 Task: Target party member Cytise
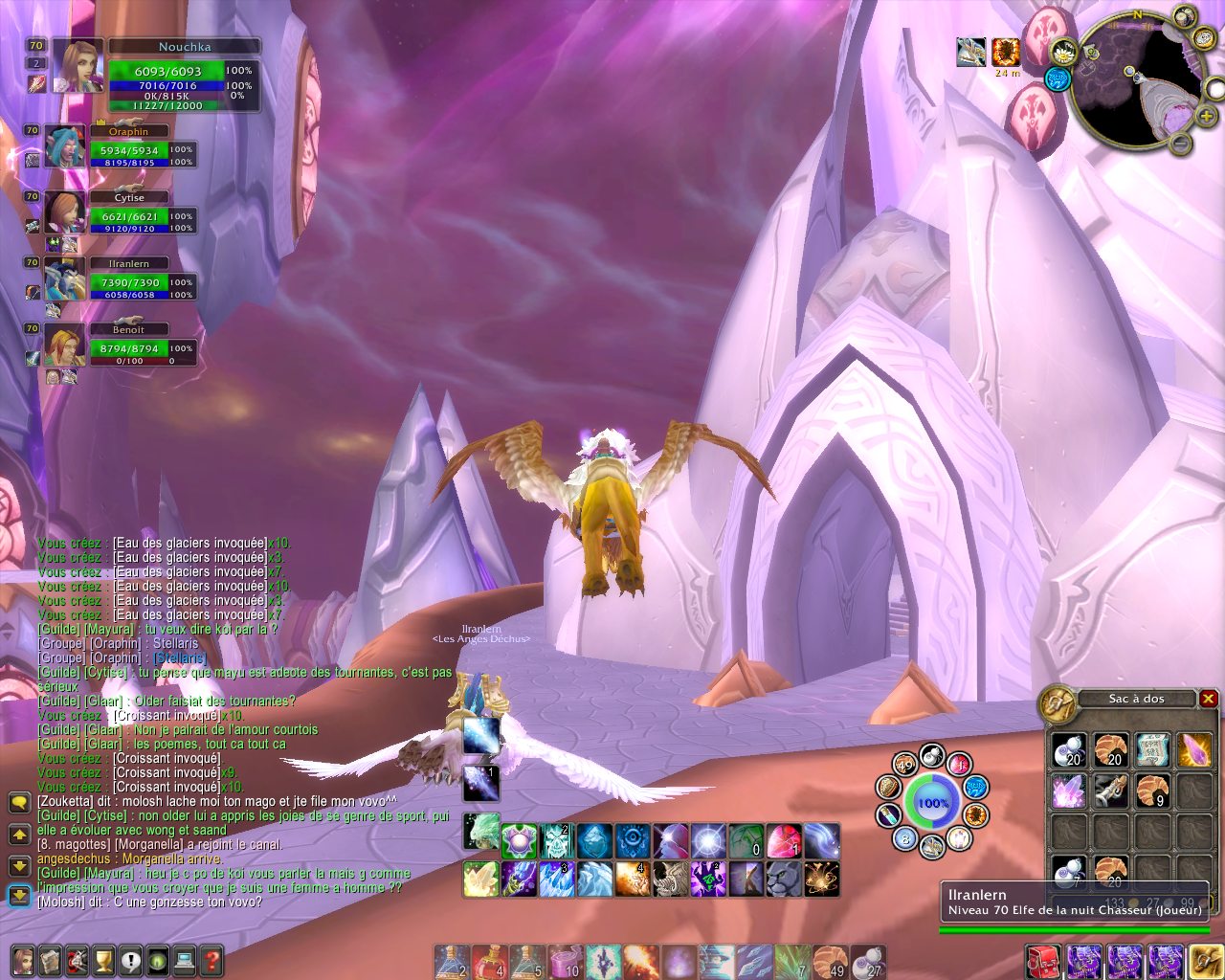(x=65, y=212)
